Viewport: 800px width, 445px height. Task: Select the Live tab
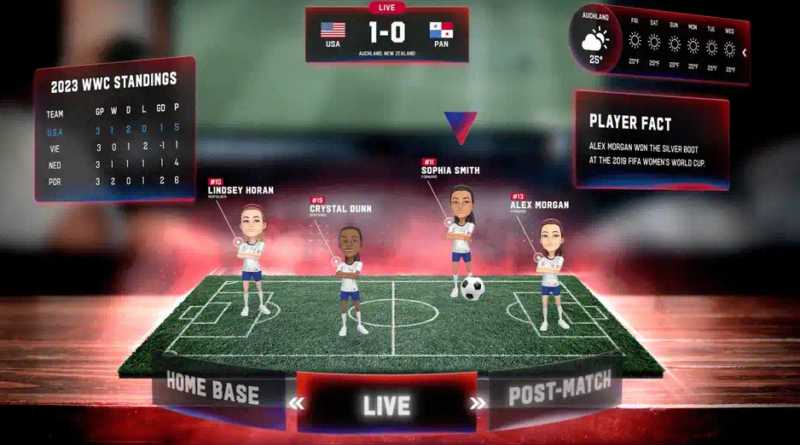click(386, 405)
